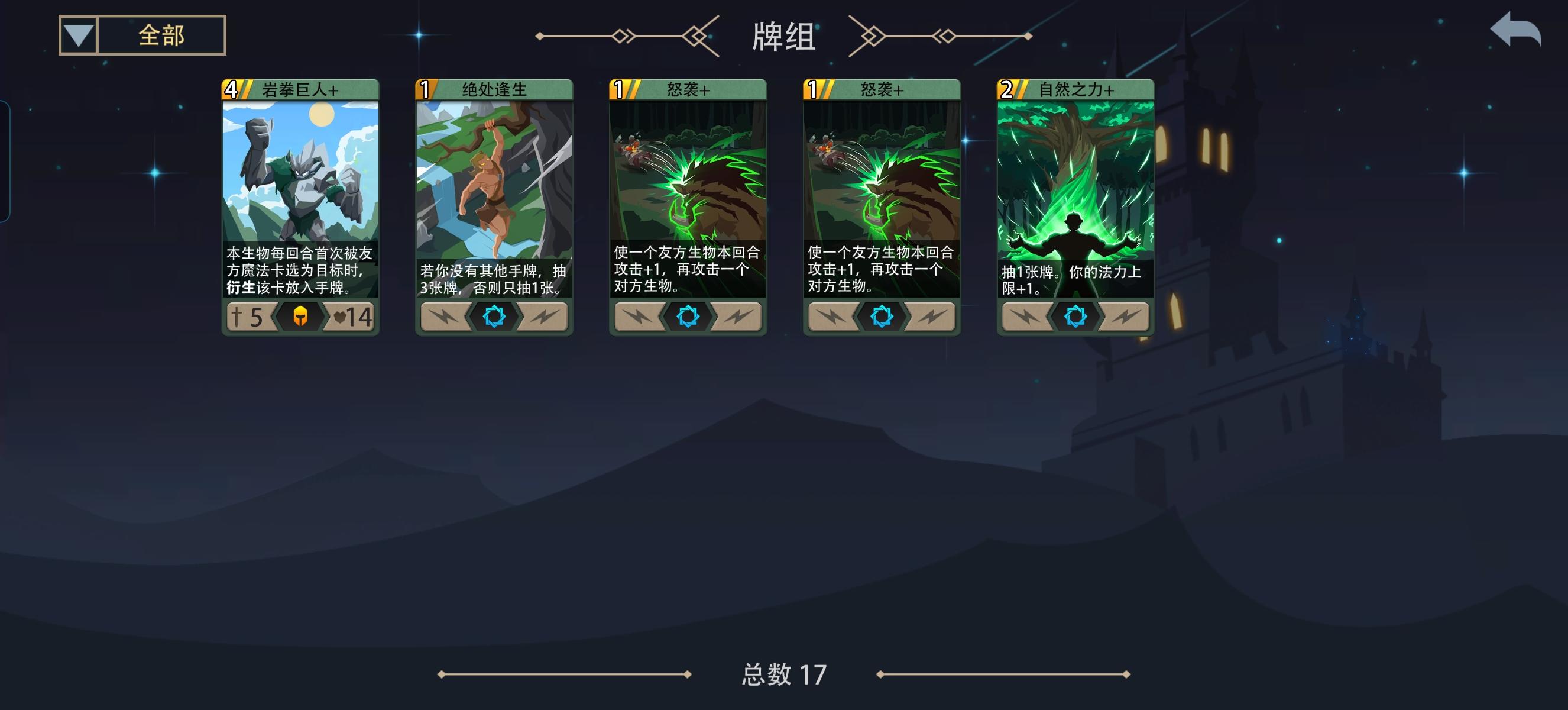This screenshot has height=710, width=1568.
Task: Click the right lightning icon on first 怒袭+ card
Action: tap(740, 317)
